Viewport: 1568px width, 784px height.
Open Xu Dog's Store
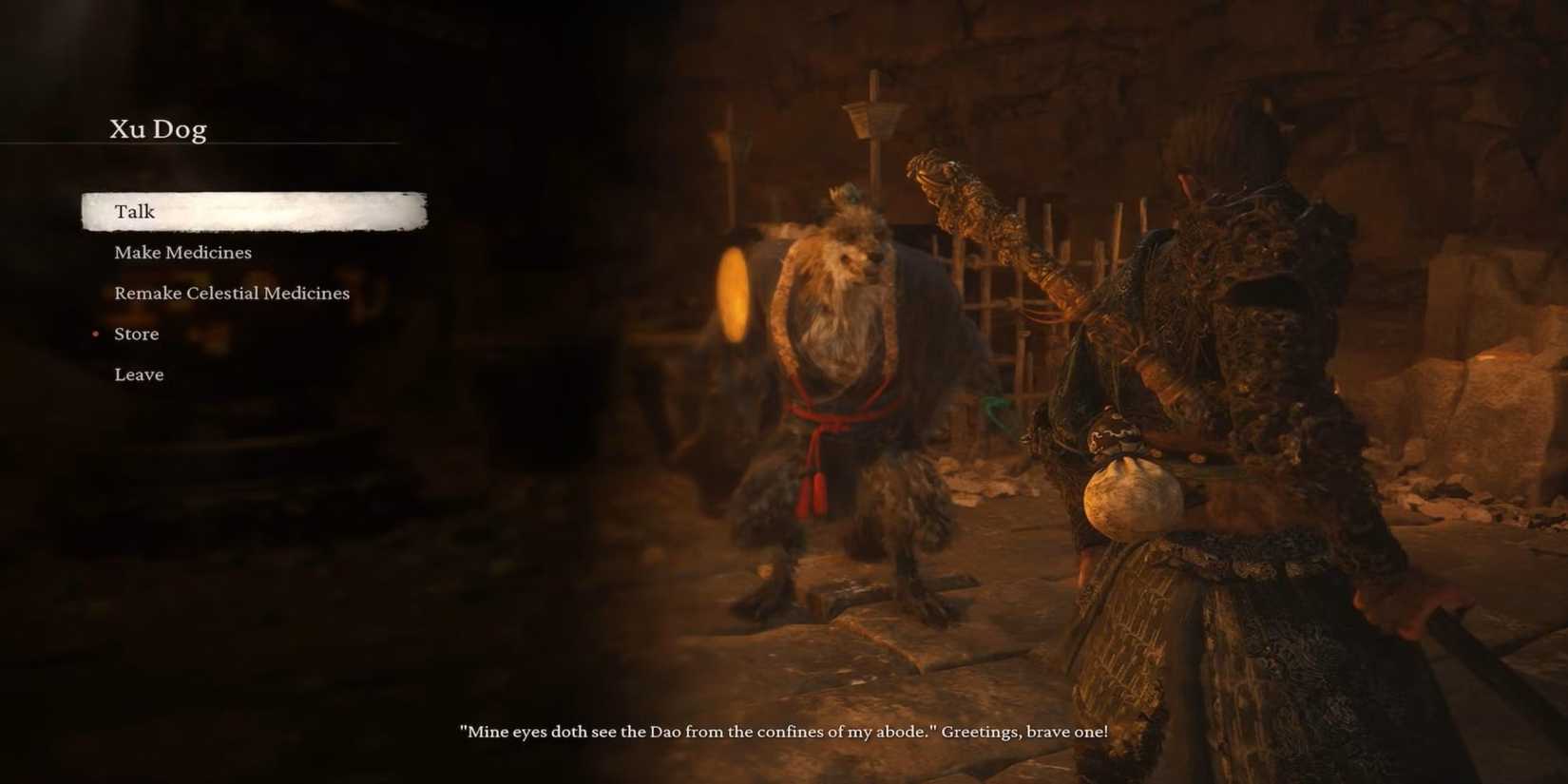point(136,334)
